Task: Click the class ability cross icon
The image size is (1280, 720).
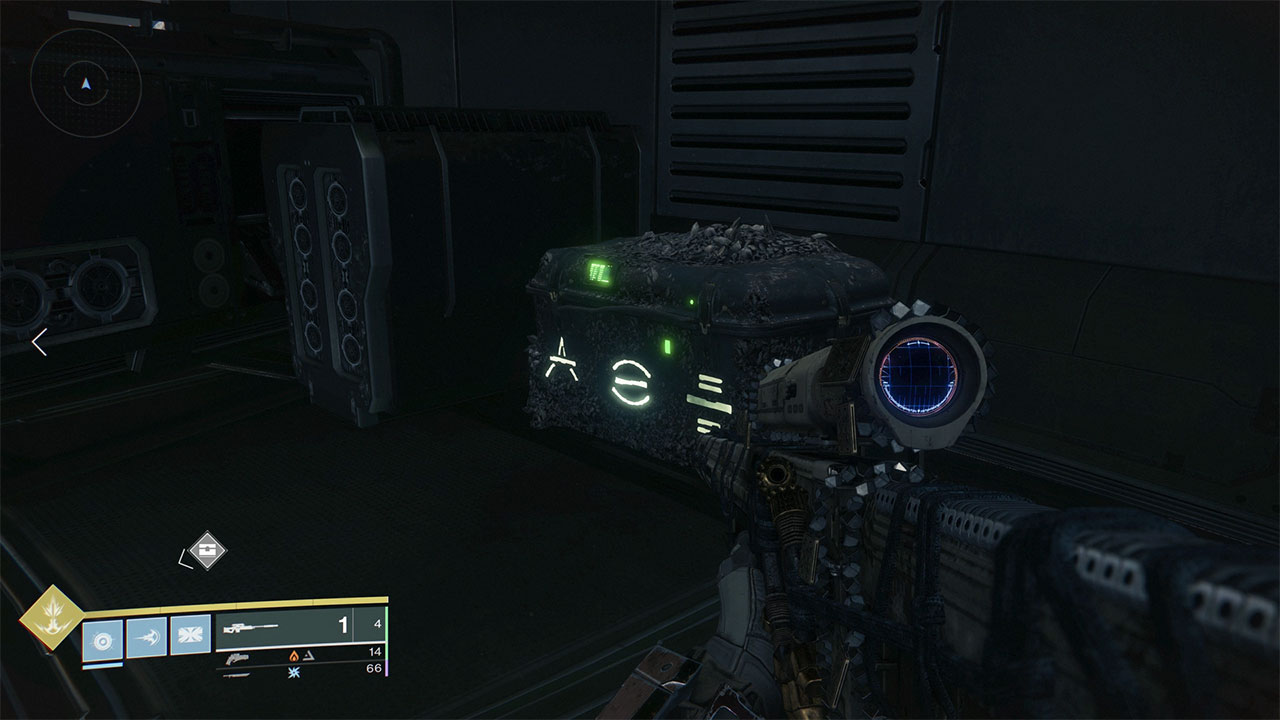Action: pos(190,635)
